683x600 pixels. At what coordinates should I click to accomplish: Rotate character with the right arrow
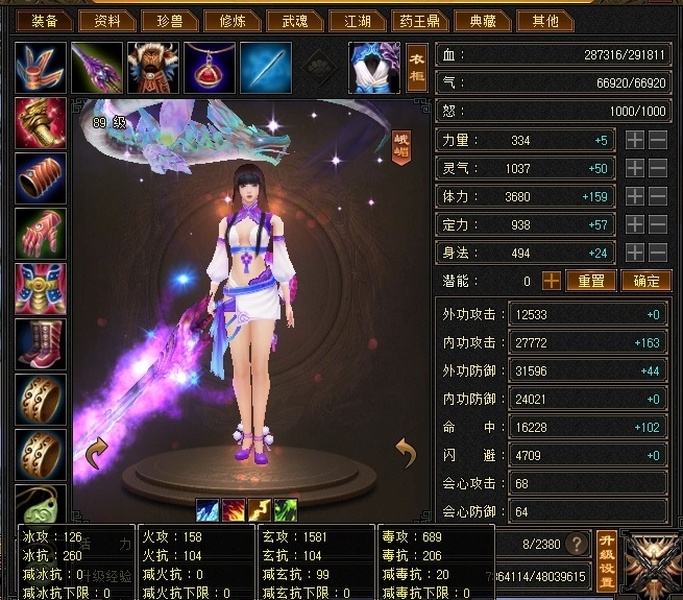pos(405,454)
